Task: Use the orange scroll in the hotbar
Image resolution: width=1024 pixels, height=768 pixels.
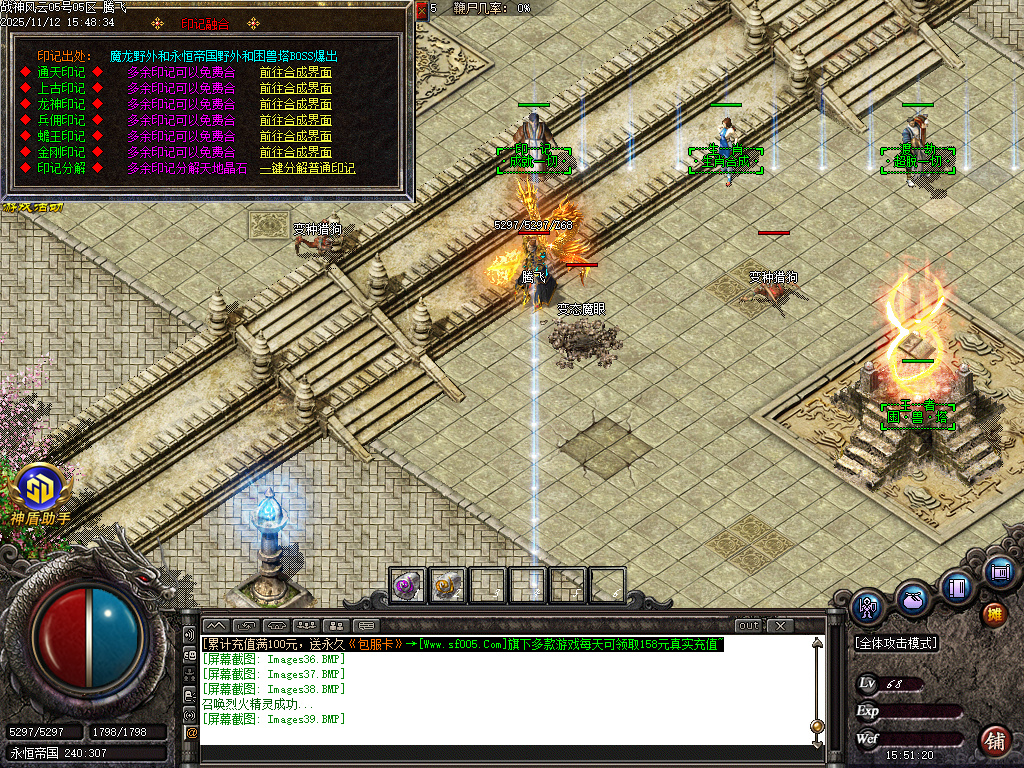Action: [x=447, y=585]
